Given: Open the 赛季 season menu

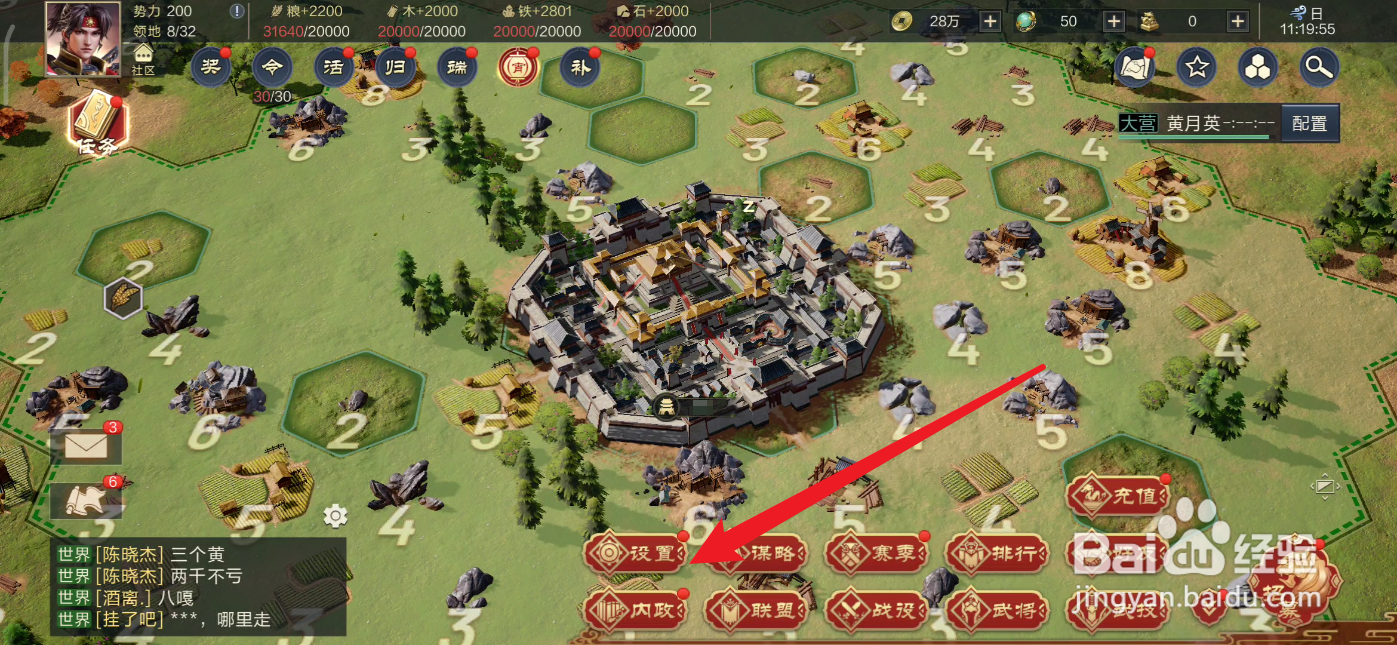Looking at the screenshot, I should click(x=877, y=553).
